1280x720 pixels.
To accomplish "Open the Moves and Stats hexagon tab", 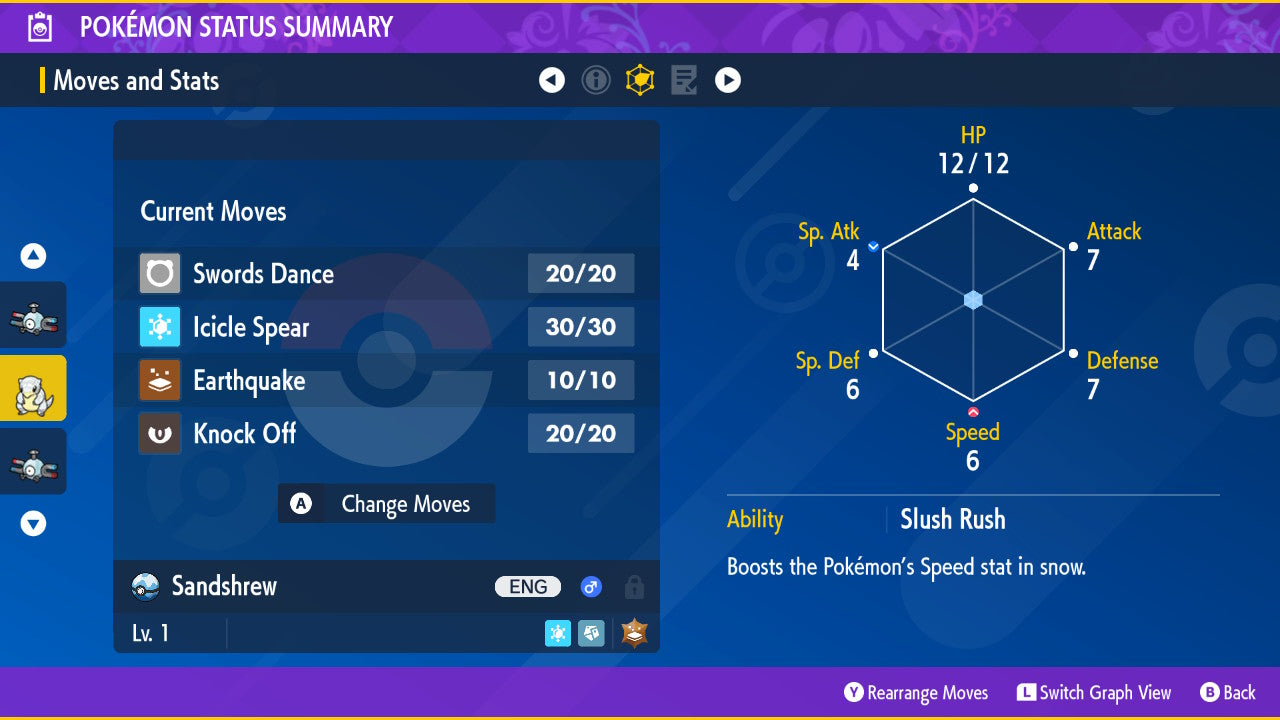I will [640, 80].
